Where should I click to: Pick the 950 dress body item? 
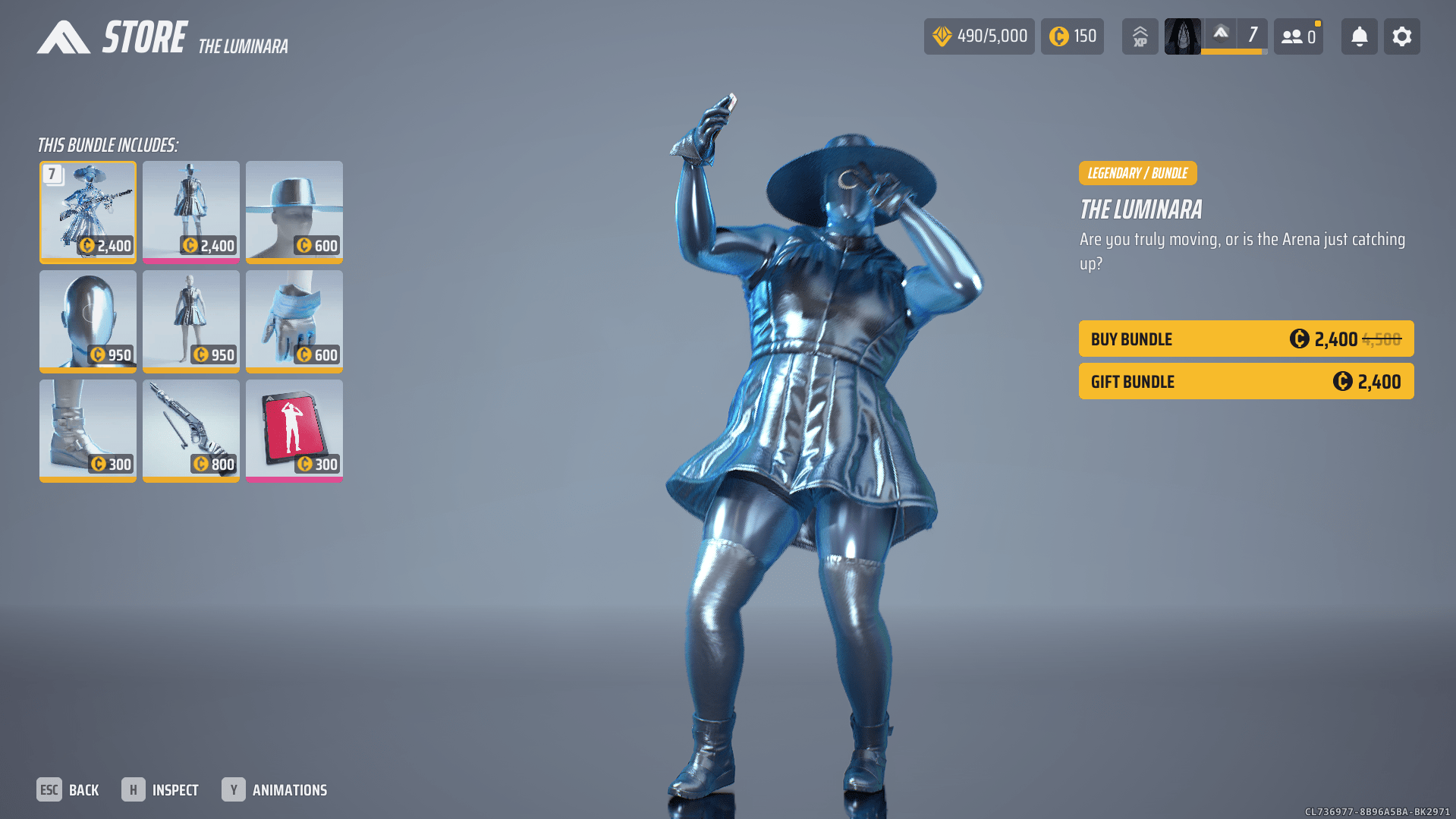point(191,320)
